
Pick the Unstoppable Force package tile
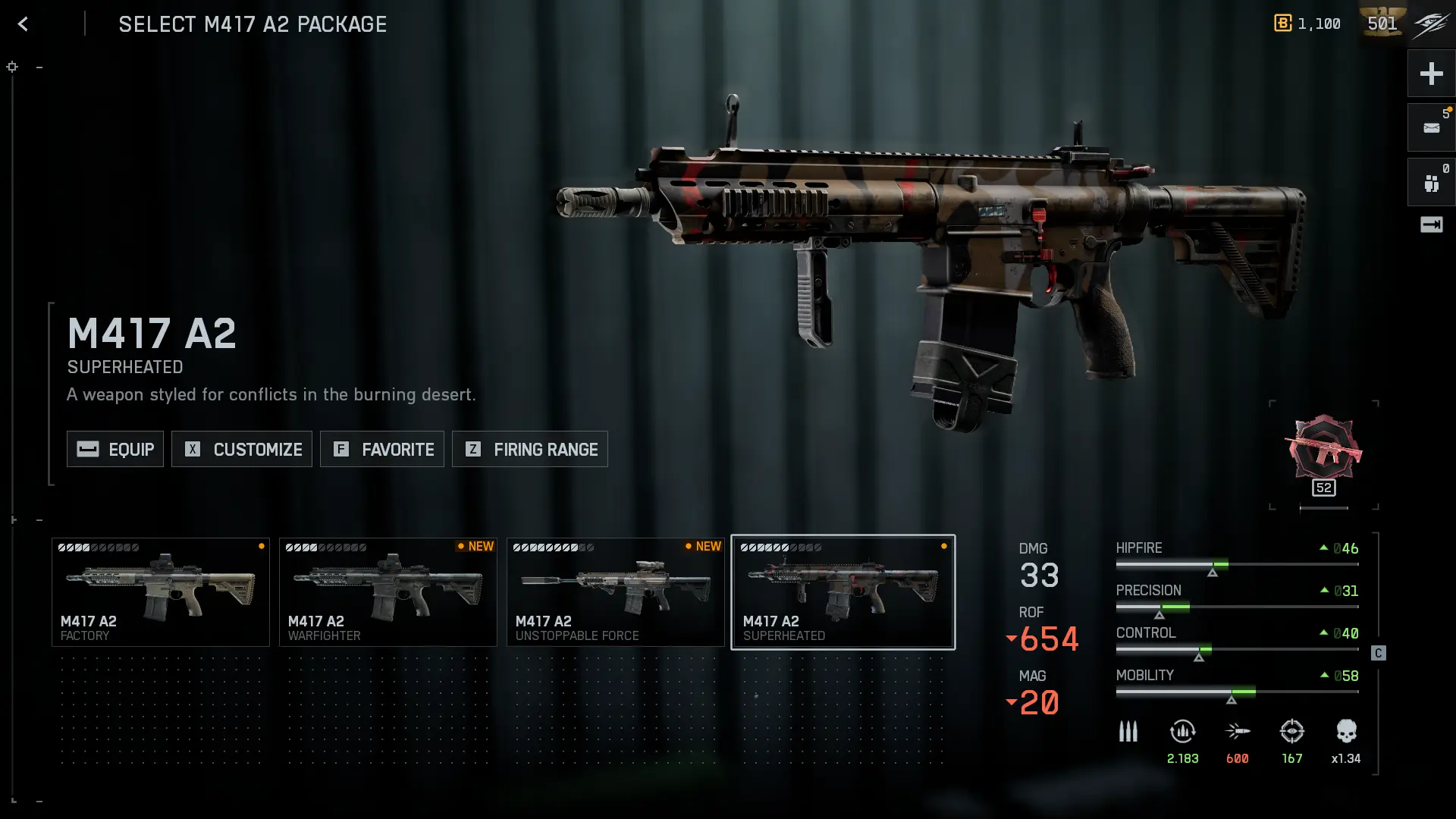coord(616,592)
